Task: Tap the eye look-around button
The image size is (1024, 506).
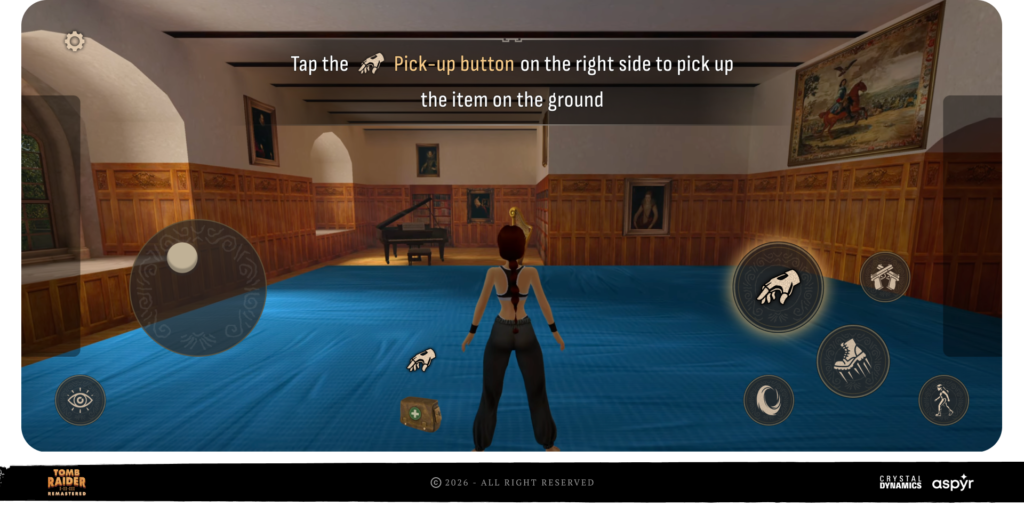Action: point(80,400)
